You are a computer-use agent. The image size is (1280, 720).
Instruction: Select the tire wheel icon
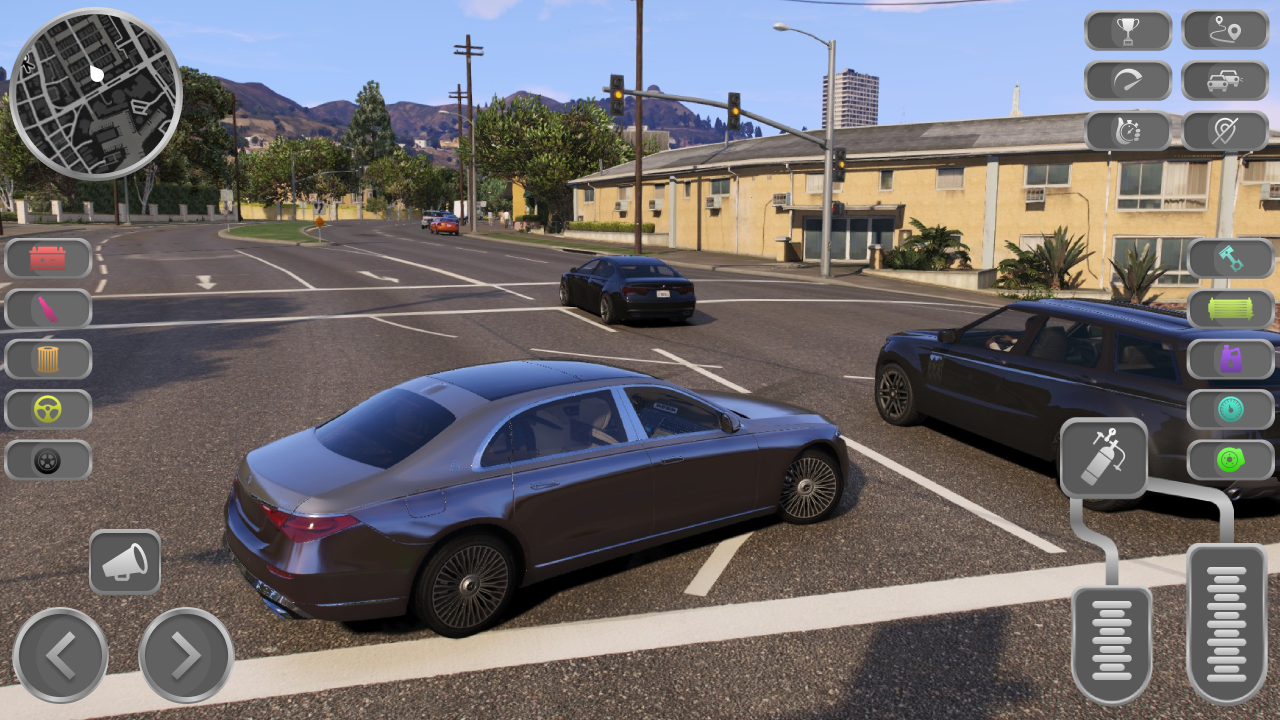[x=47, y=461]
